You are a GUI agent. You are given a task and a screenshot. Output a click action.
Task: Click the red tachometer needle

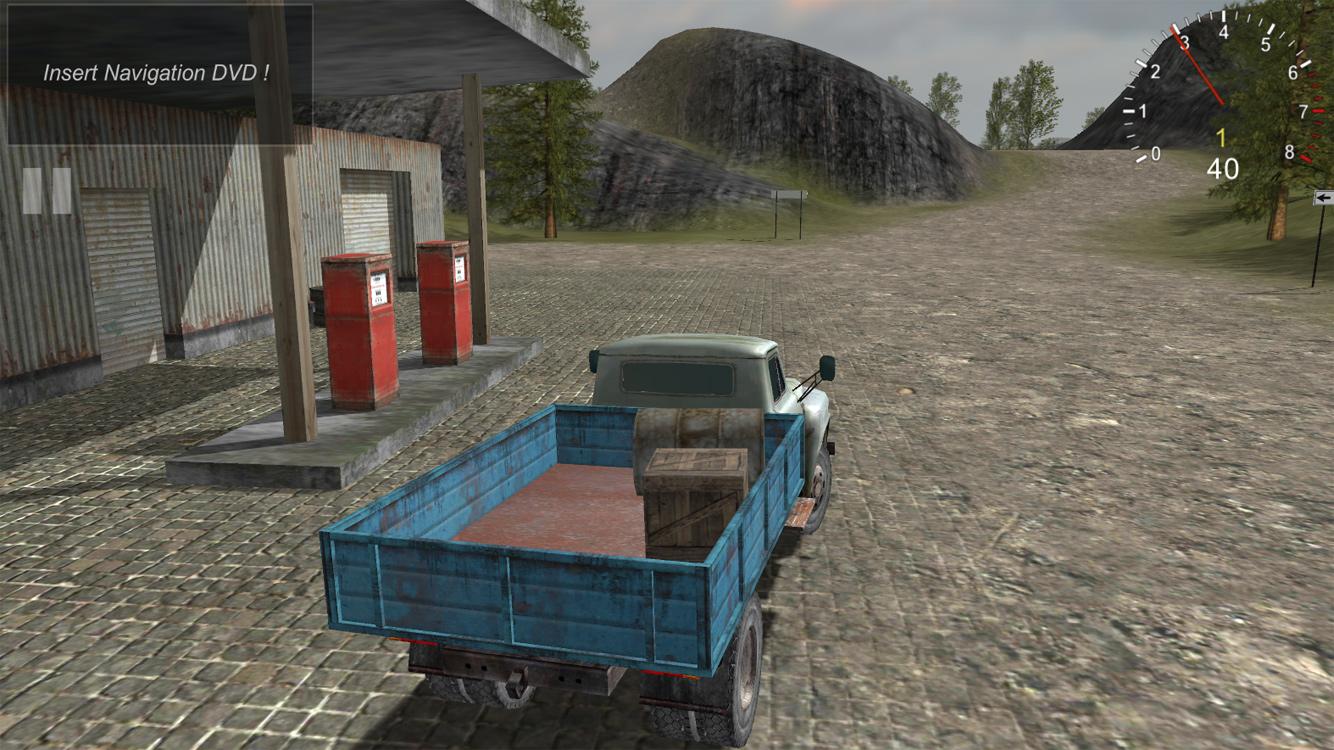click(1197, 65)
